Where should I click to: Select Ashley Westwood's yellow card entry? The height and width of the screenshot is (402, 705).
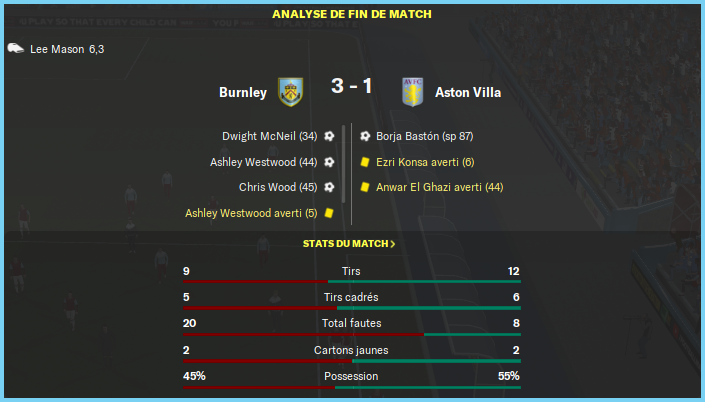pos(251,213)
